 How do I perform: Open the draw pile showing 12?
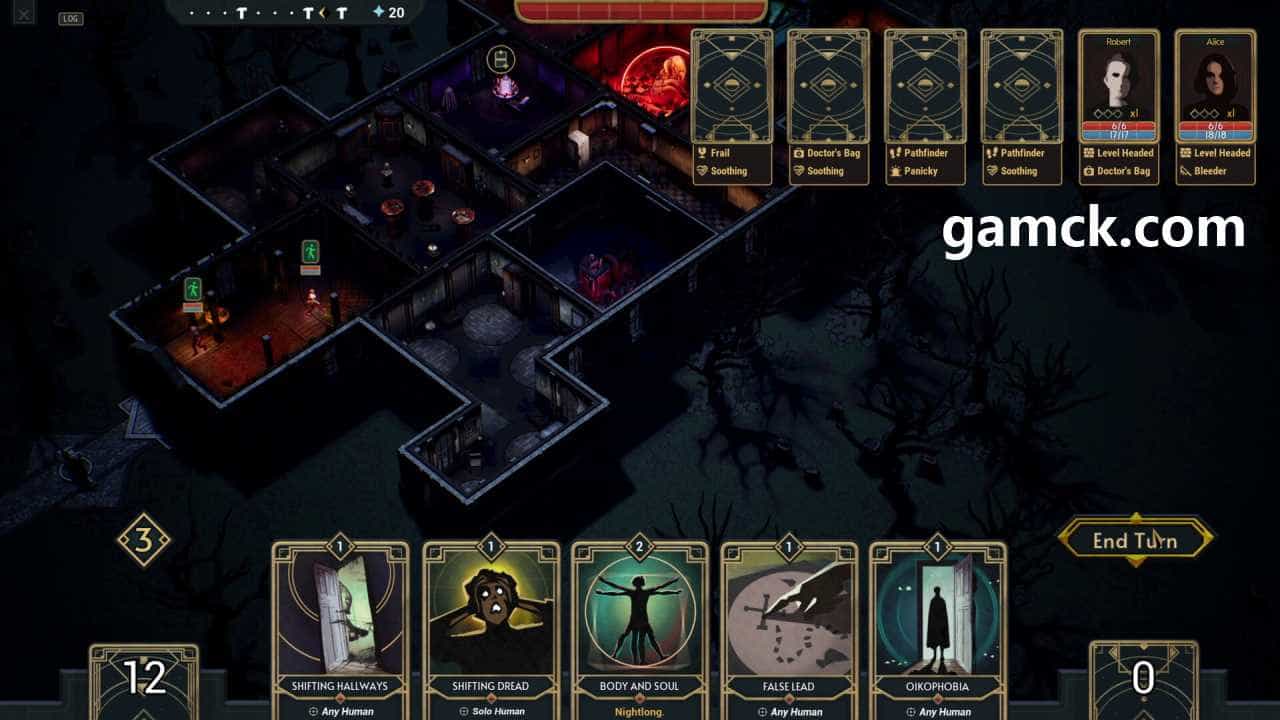[144, 680]
